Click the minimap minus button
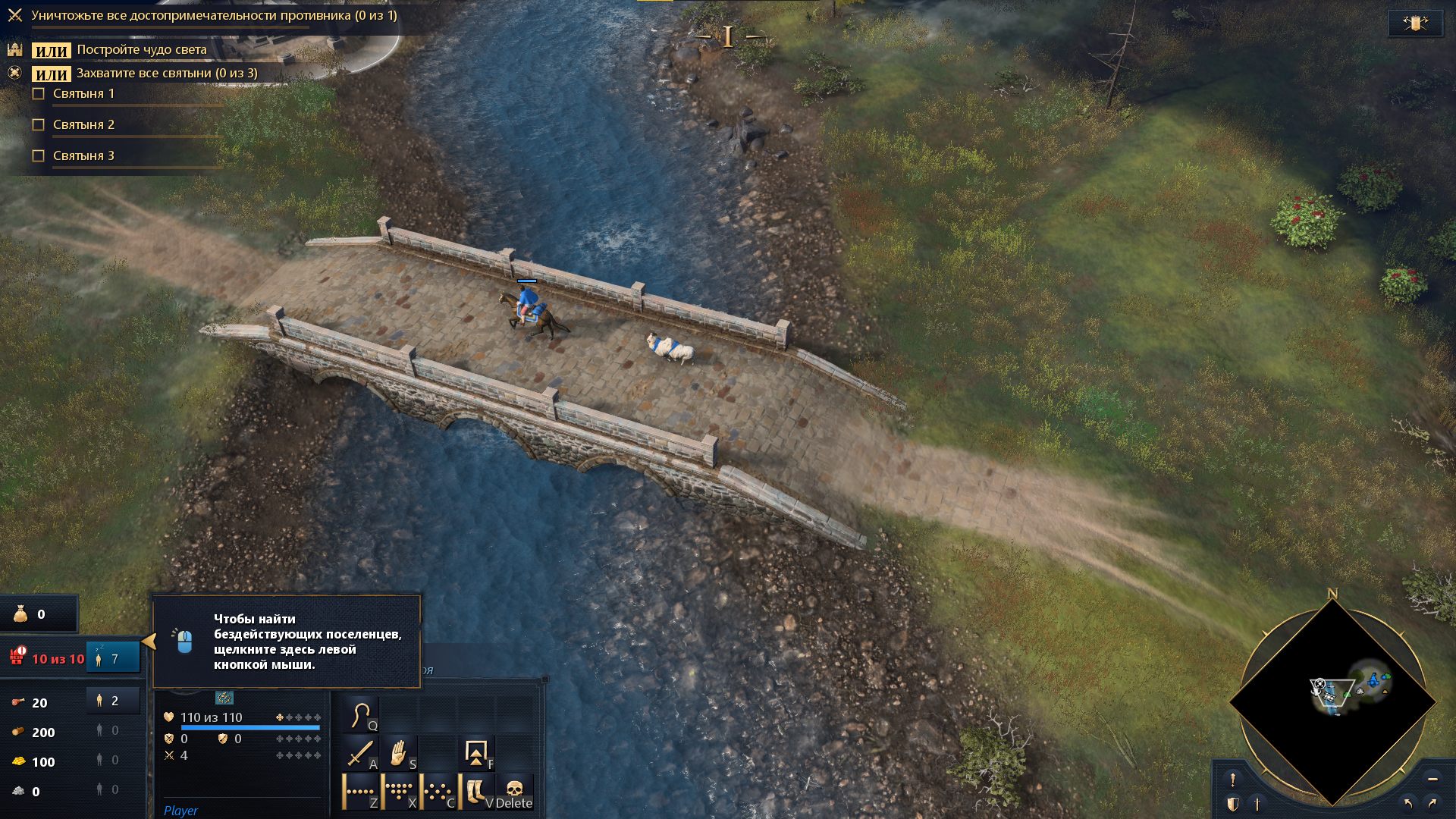The width and height of the screenshot is (1456, 819). click(x=1432, y=779)
